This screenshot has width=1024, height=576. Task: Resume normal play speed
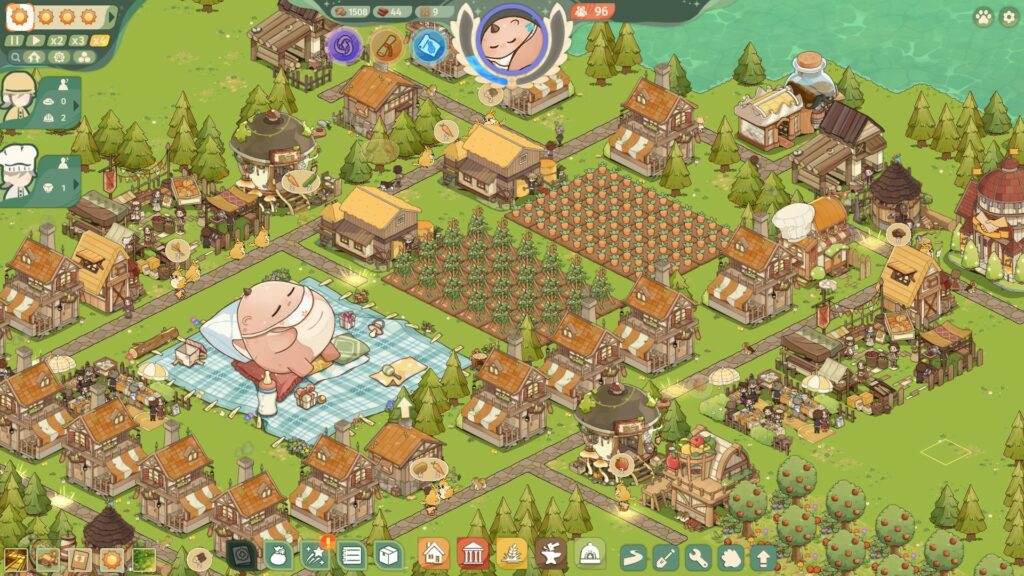coord(37,41)
